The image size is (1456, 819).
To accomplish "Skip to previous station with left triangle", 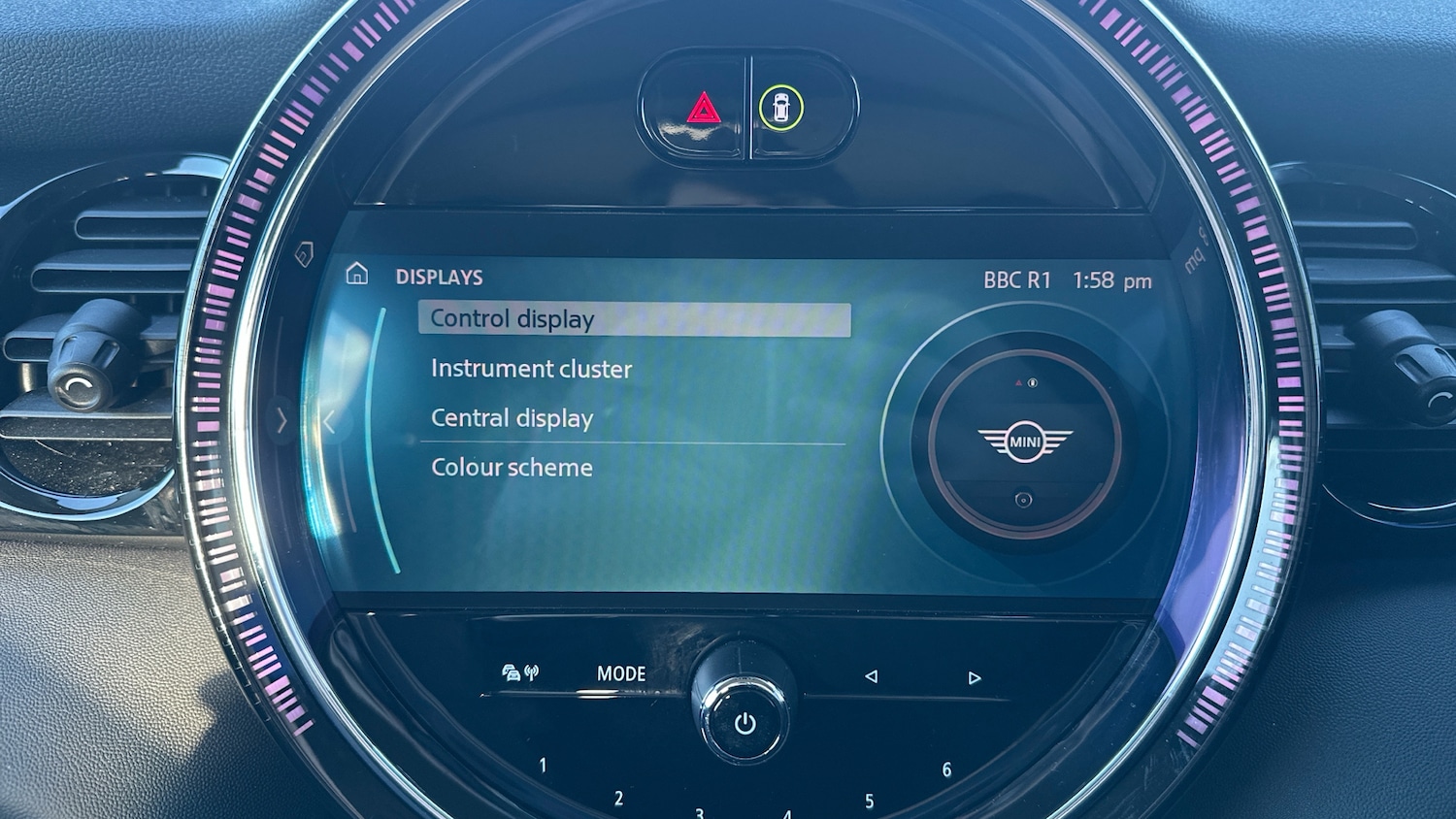I will 871,676.
